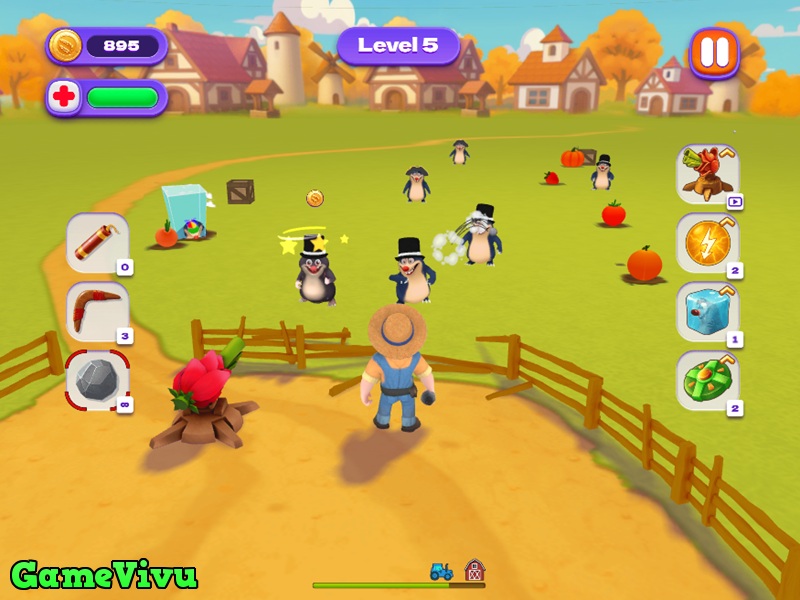Select the dynamite weapon slot
This screenshot has height=600, width=800.
pyautogui.click(x=97, y=242)
